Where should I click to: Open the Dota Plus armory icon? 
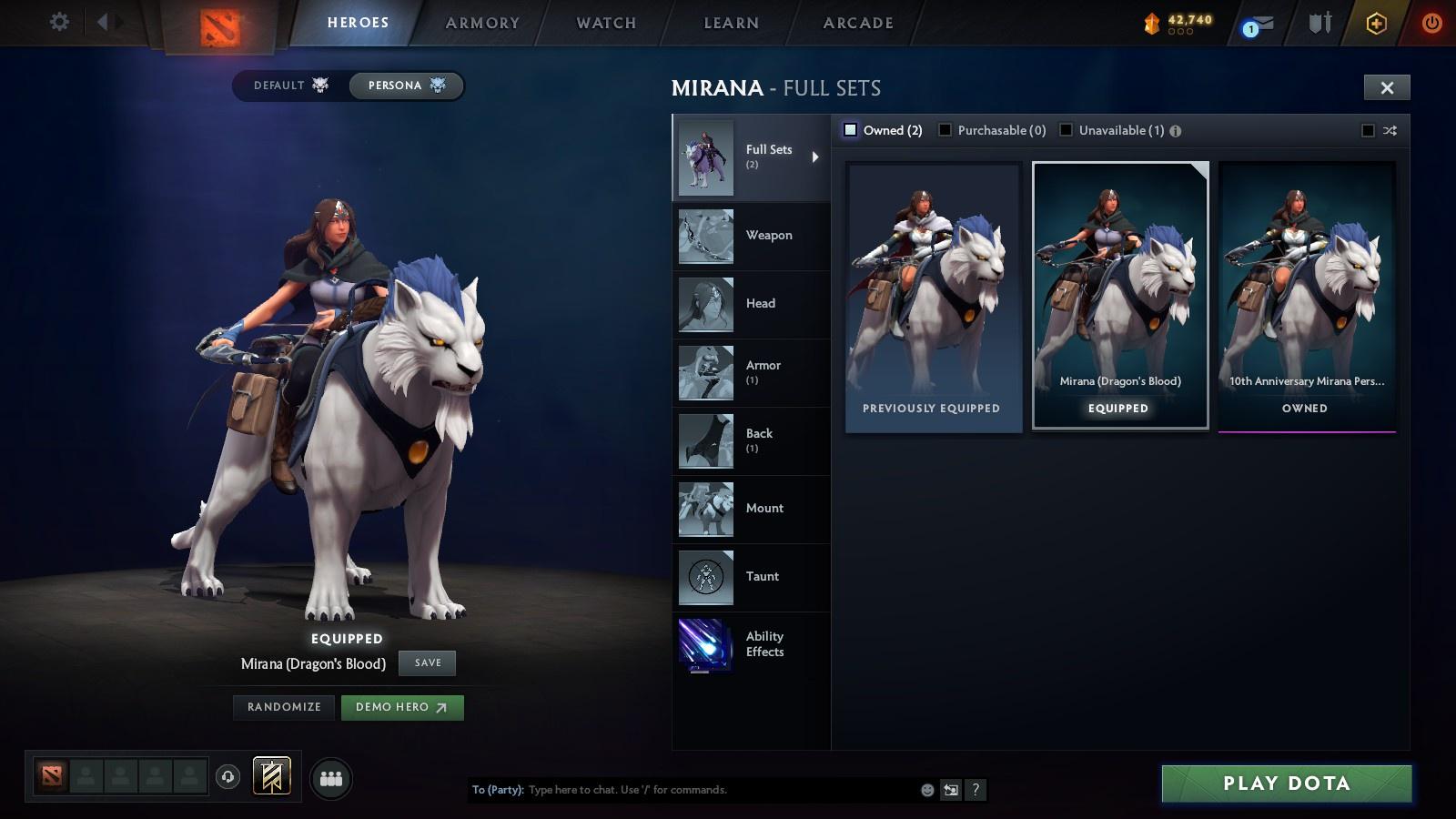pyautogui.click(x=1374, y=23)
